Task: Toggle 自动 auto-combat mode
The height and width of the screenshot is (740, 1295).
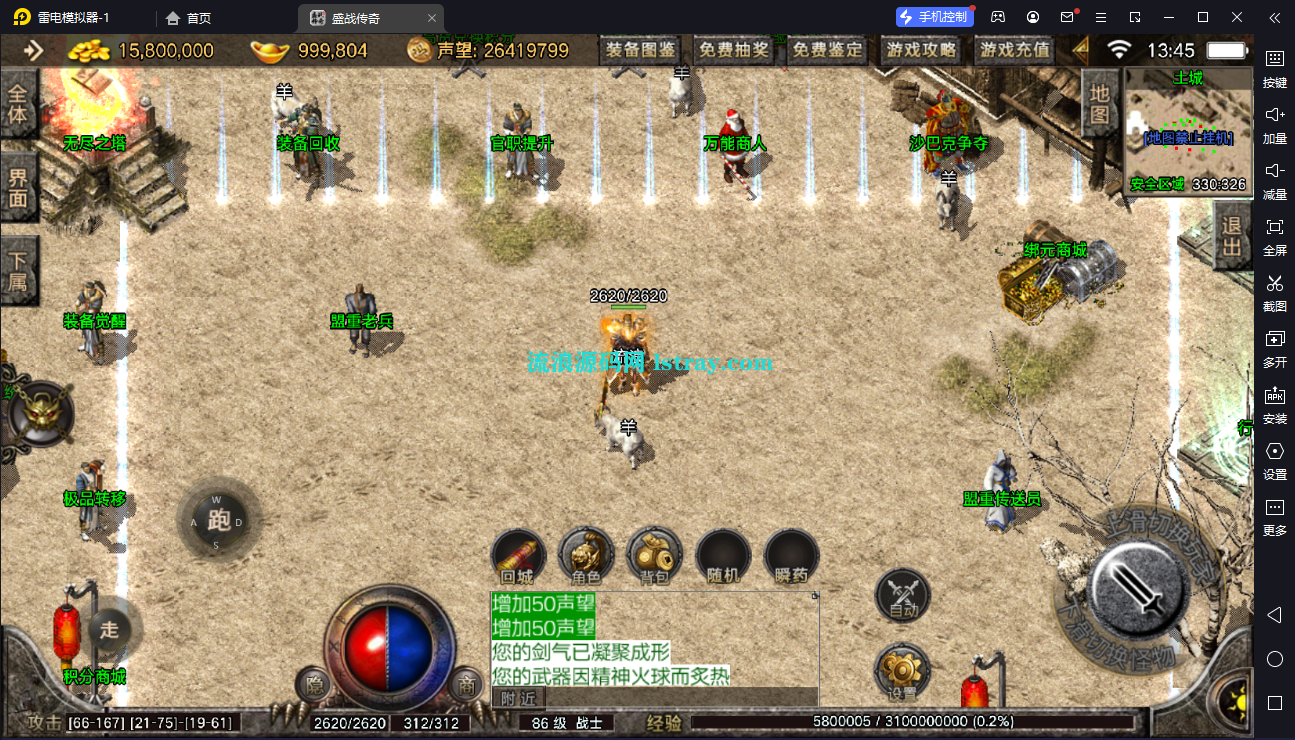Action: pyautogui.click(x=902, y=597)
